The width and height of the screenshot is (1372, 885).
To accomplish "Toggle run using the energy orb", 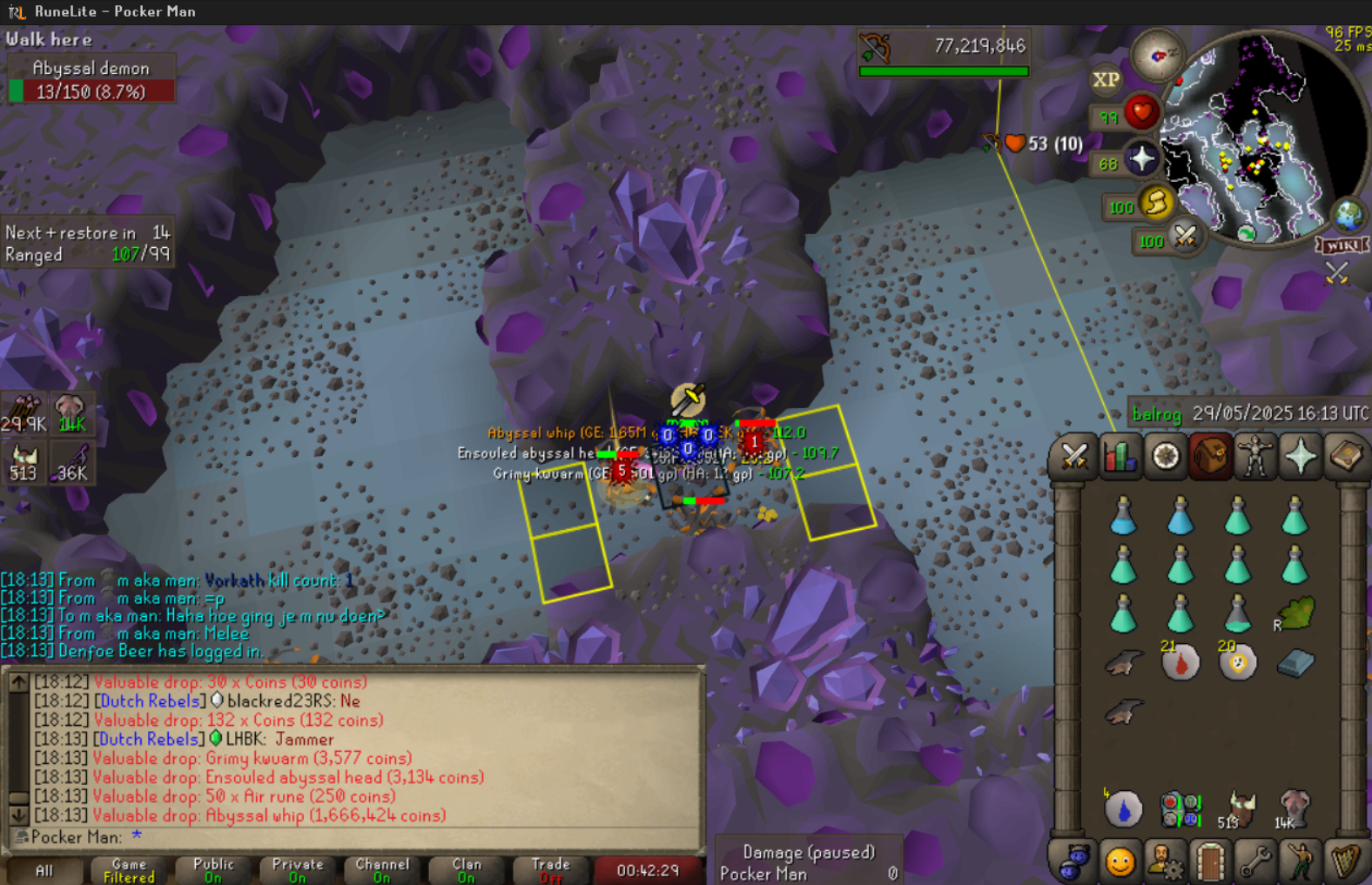I will point(1156,204).
